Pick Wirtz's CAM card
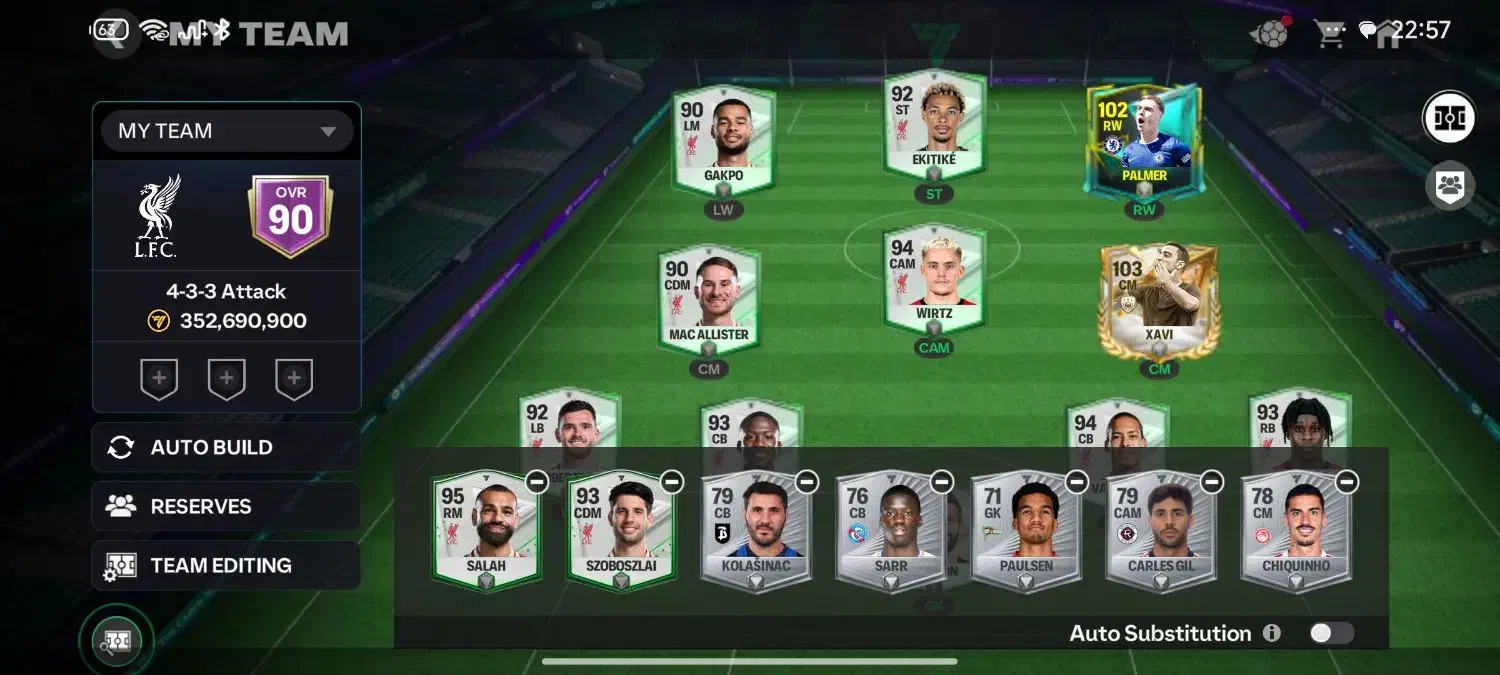The image size is (1500, 675). pyautogui.click(x=934, y=280)
